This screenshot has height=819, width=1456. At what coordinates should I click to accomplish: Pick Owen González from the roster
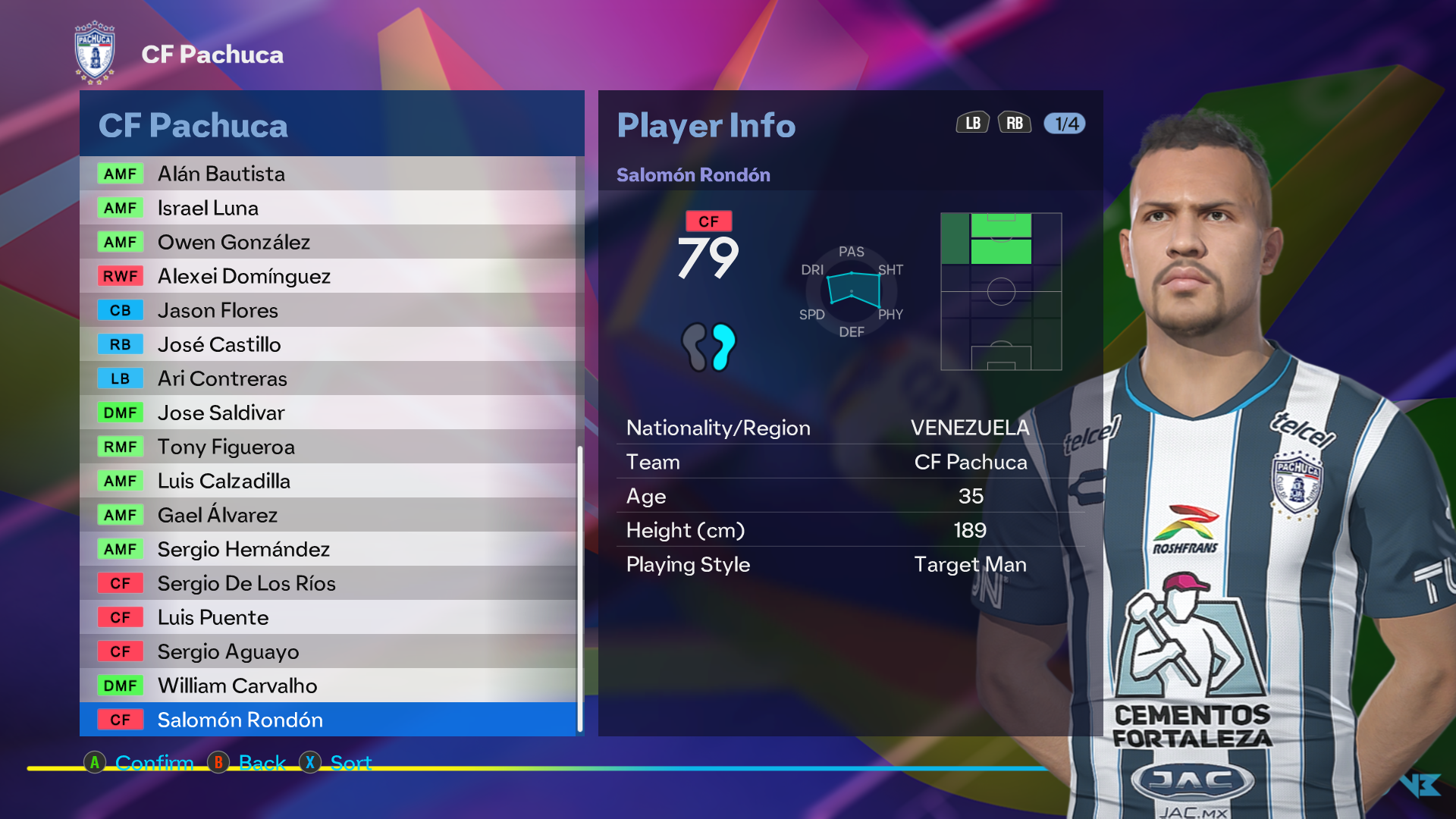tap(328, 242)
